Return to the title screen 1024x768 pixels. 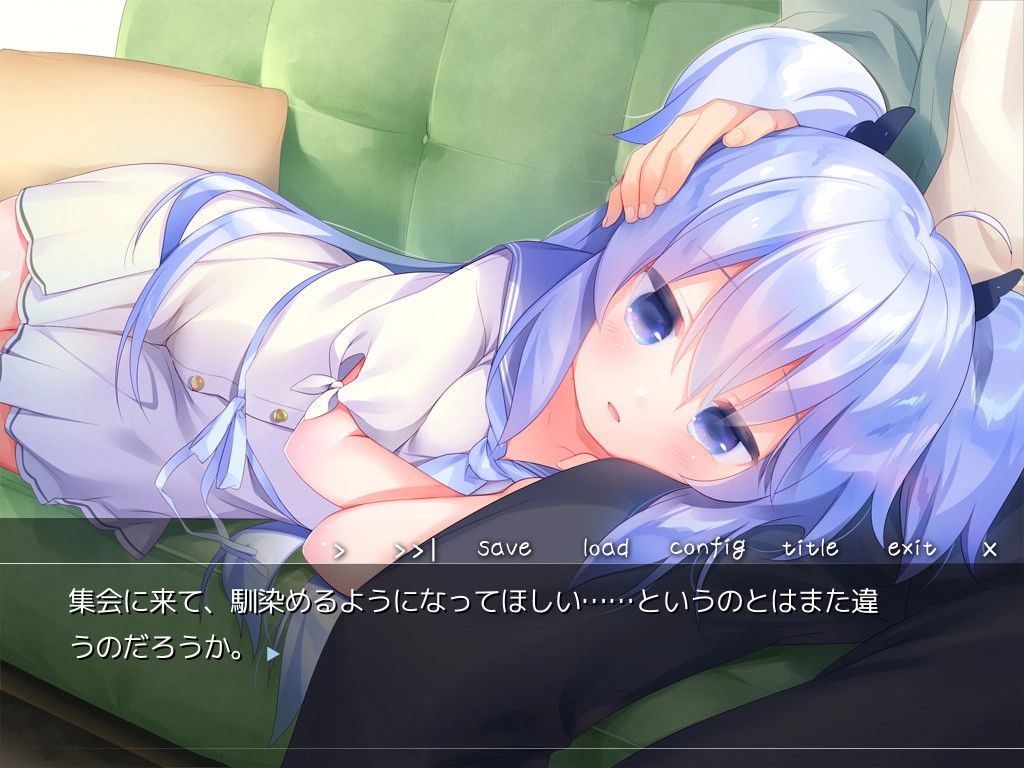point(810,548)
